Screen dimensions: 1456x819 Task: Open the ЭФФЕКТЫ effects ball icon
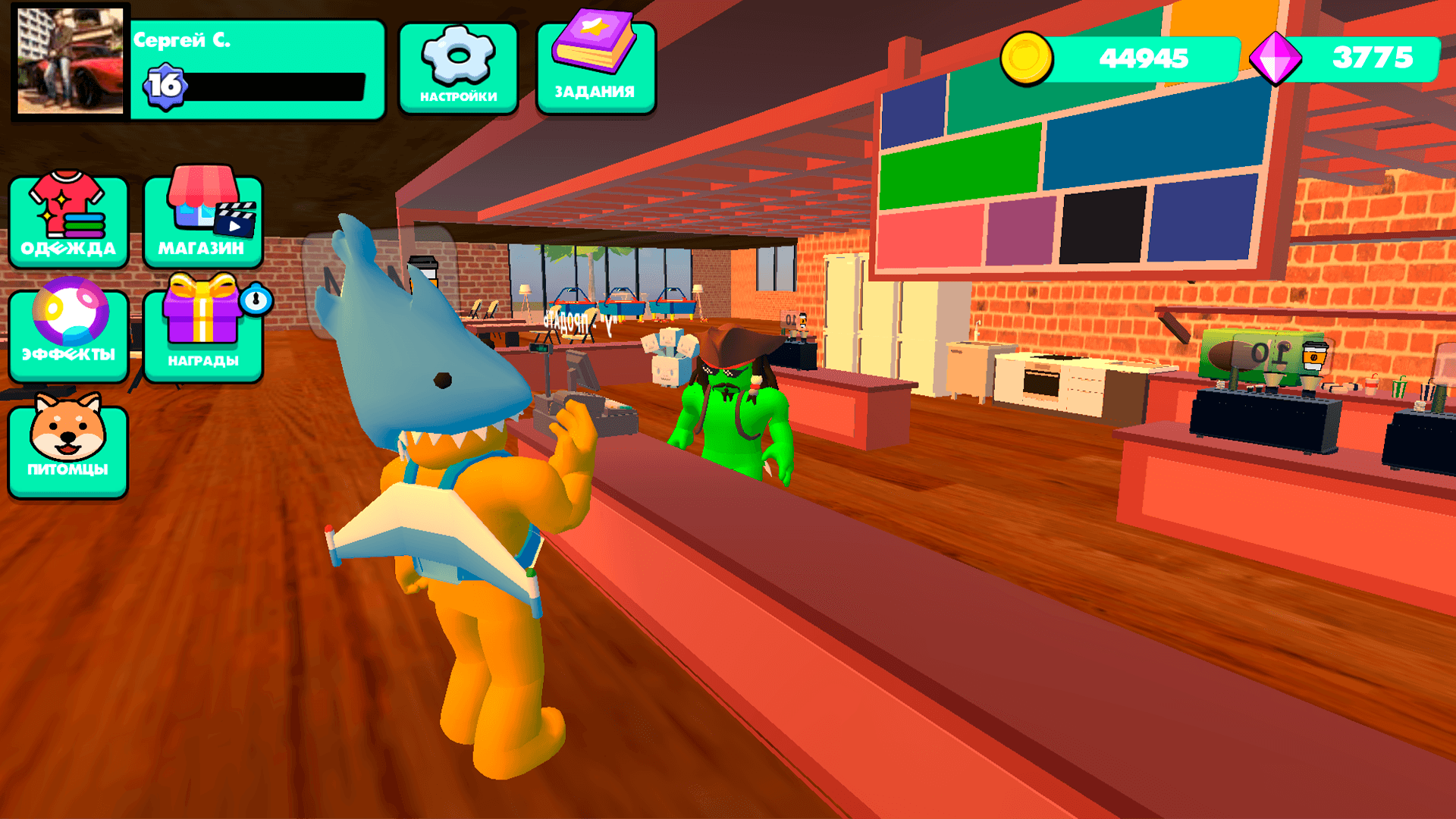point(67,332)
